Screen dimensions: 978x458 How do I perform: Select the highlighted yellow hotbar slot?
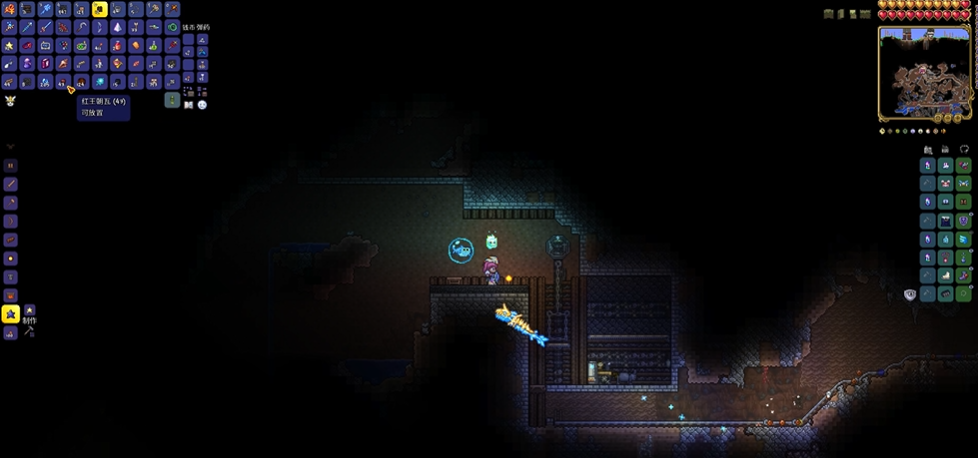[x=100, y=9]
